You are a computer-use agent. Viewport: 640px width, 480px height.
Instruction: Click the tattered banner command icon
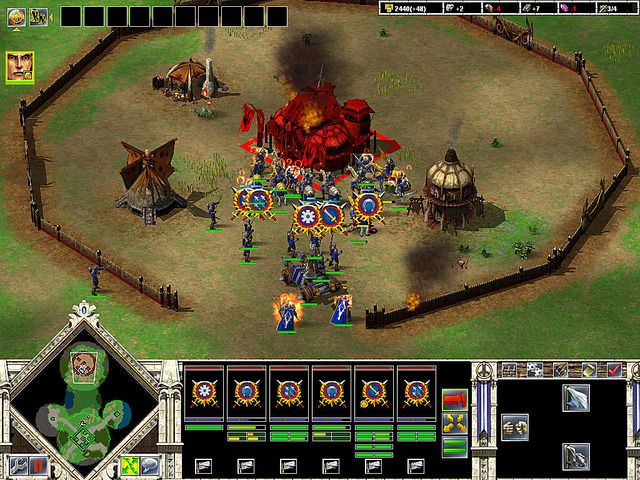point(576,455)
